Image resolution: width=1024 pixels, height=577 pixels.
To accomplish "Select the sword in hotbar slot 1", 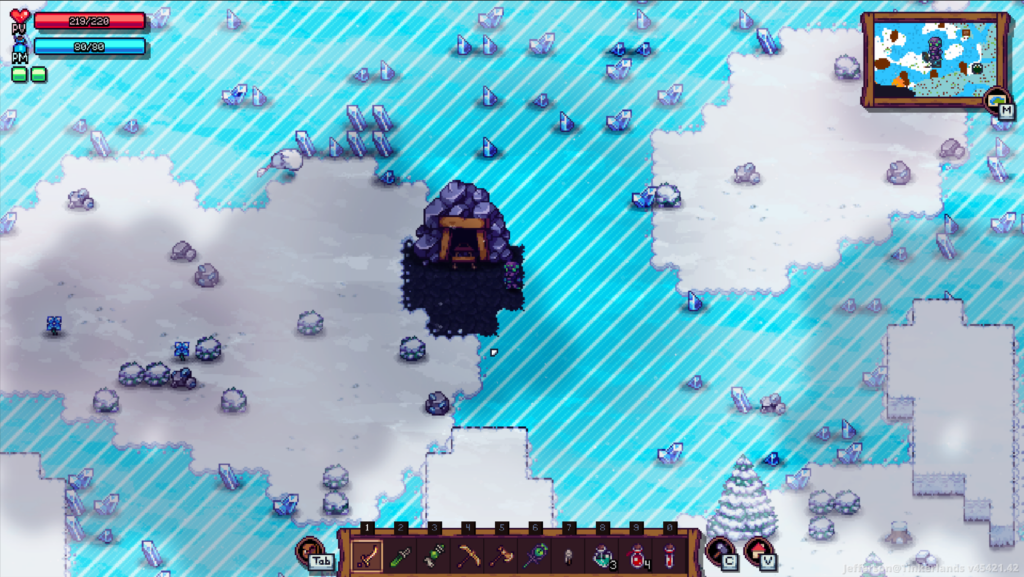I will point(368,554).
